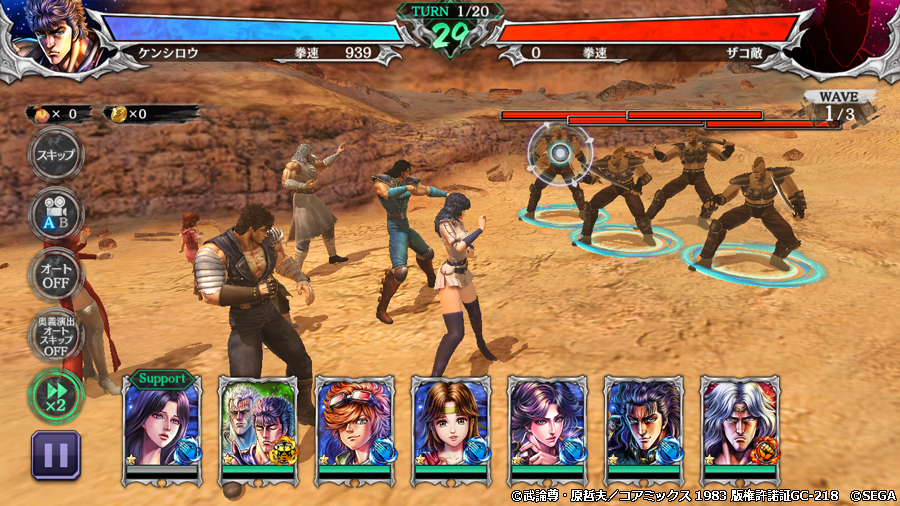Screen dimensions: 900x506
Task: Toggle 奥義演出オートスキップ OFF button
Action: (56, 337)
